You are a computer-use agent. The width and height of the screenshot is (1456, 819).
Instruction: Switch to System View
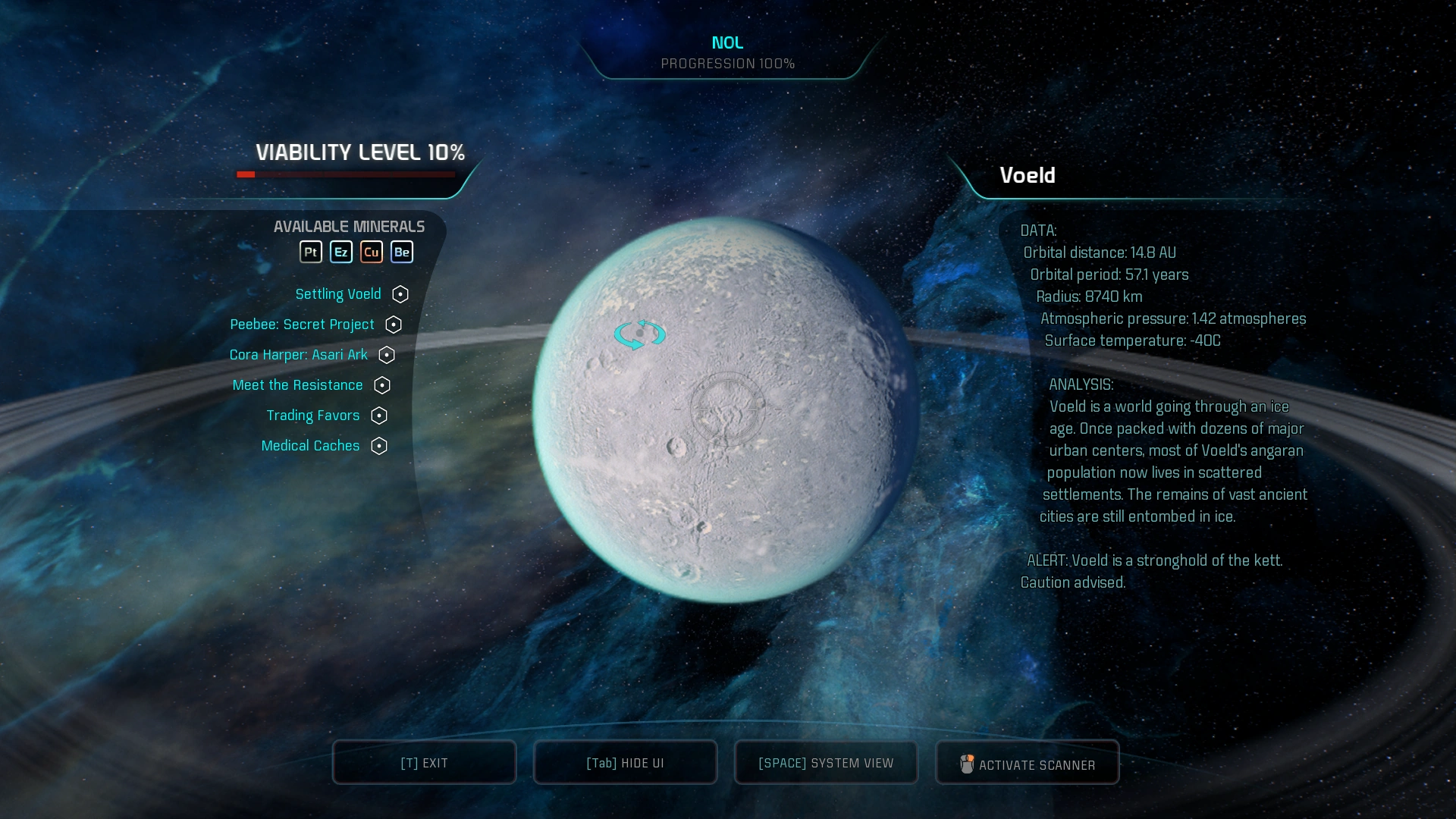pos(826,763)
